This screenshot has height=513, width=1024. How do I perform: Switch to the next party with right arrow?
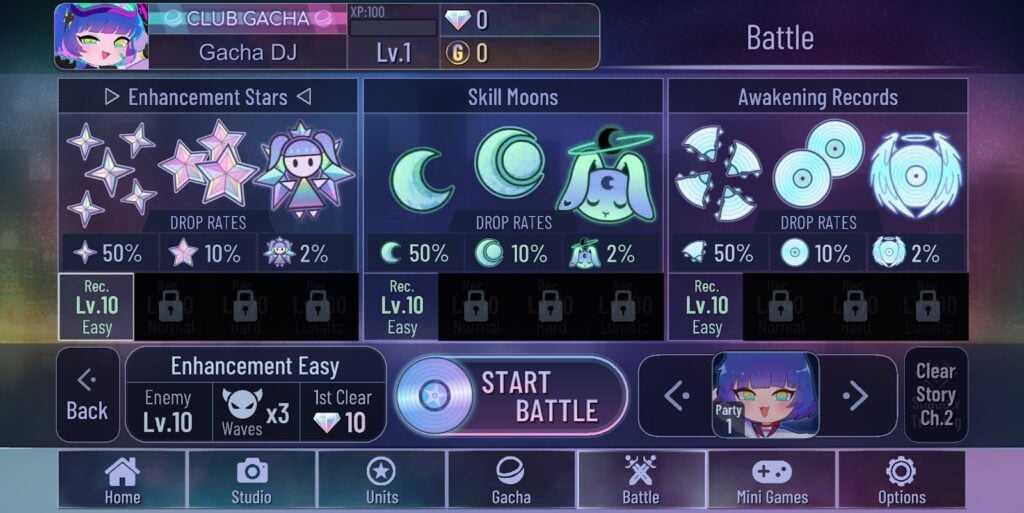pos(856,396)
